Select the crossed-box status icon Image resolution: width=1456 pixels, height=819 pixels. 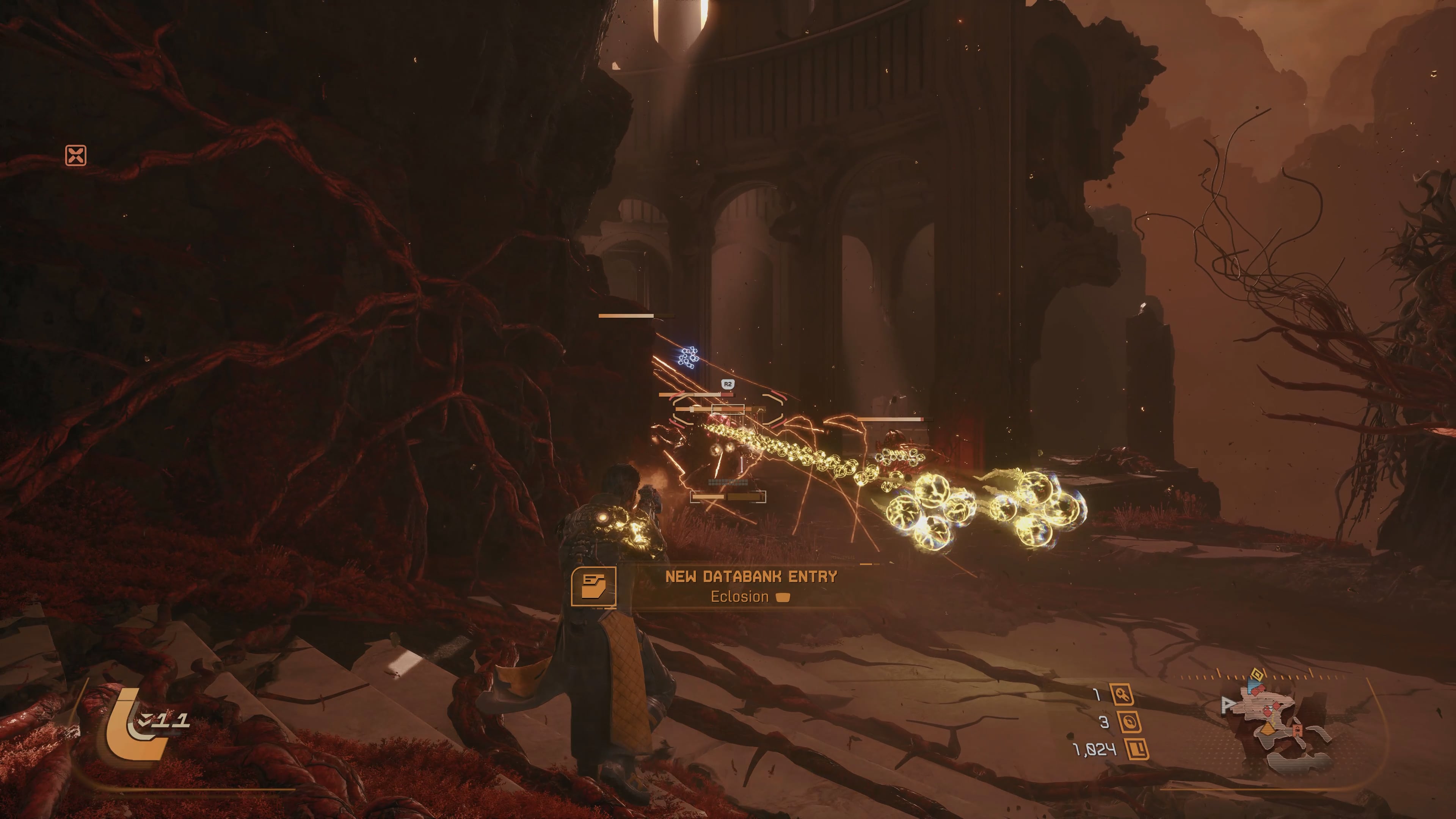click(76, 155)
